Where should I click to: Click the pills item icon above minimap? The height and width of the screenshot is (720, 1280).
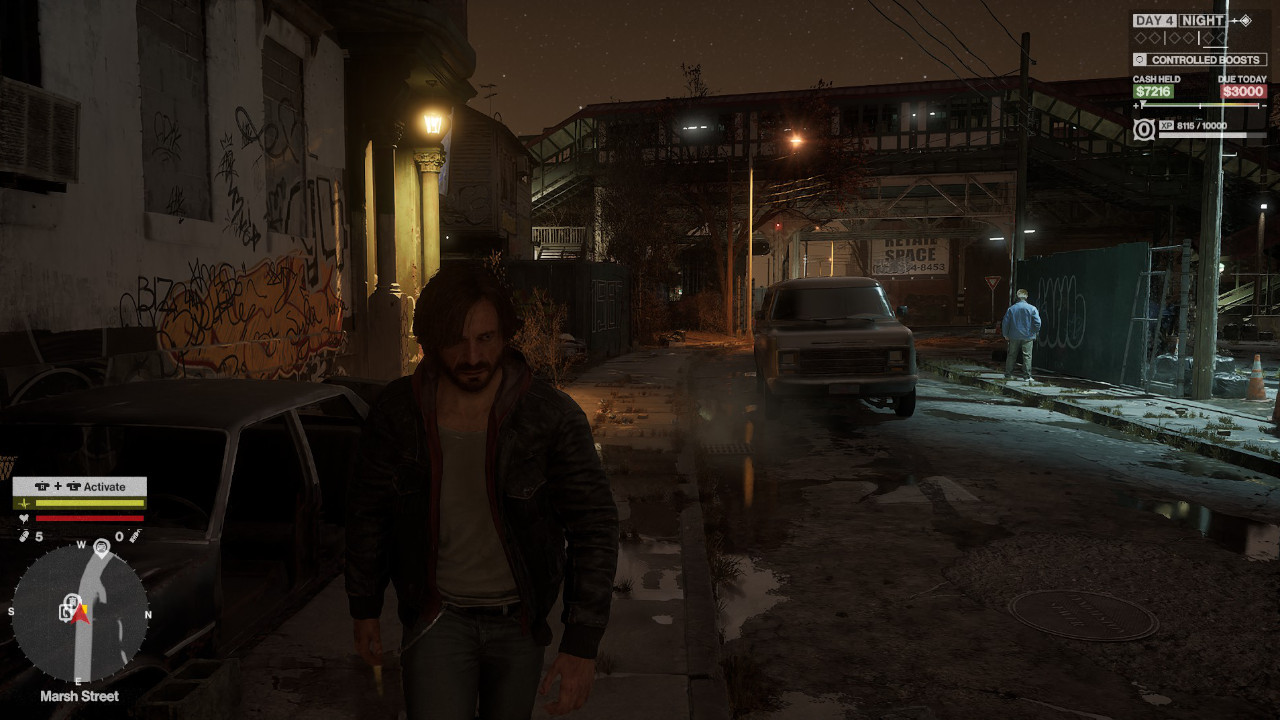click(x=23, y=537)
